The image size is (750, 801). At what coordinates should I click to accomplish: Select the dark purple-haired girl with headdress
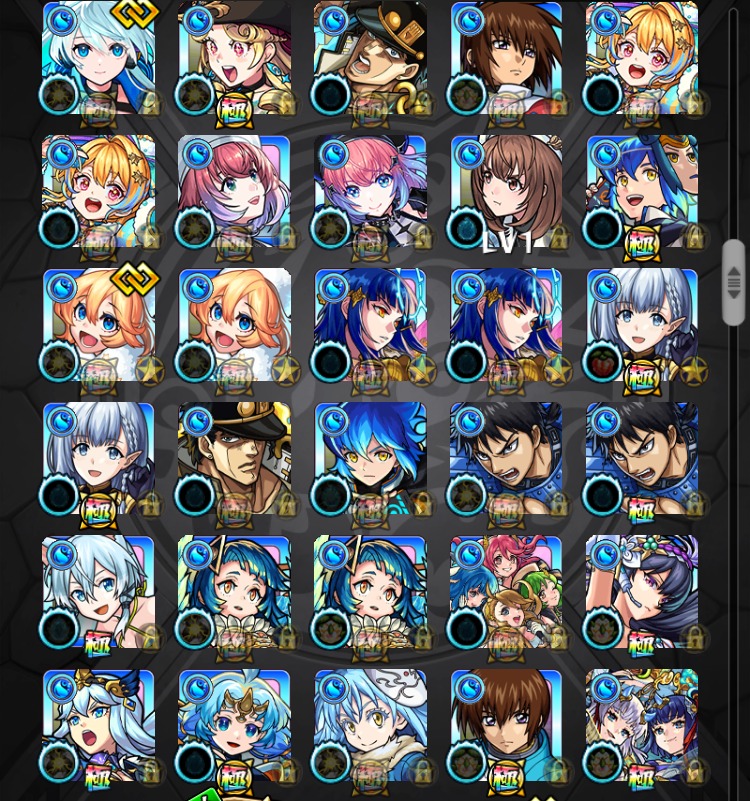642,592
